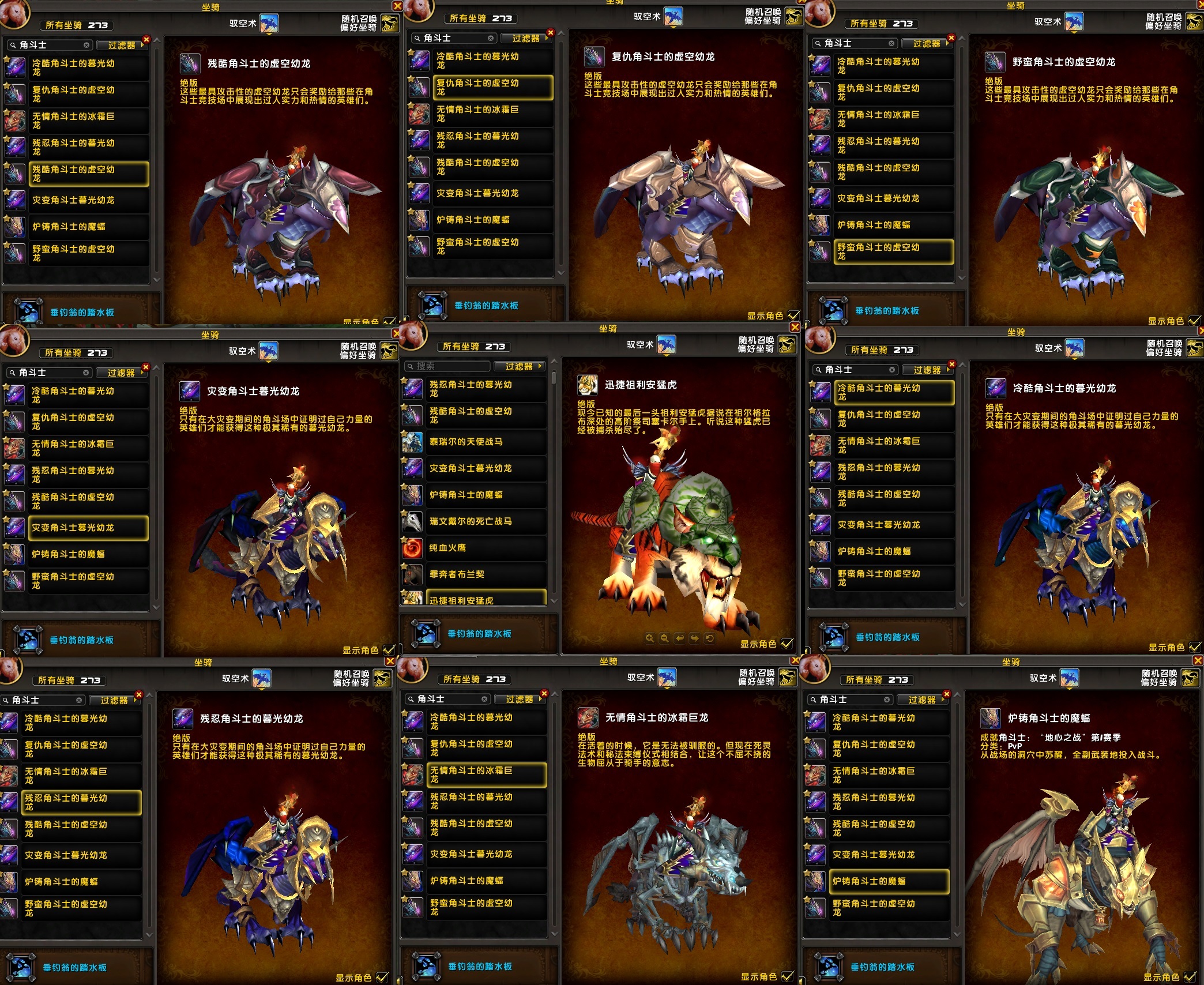Zoom in on the tiger mount model

point(650,638)
